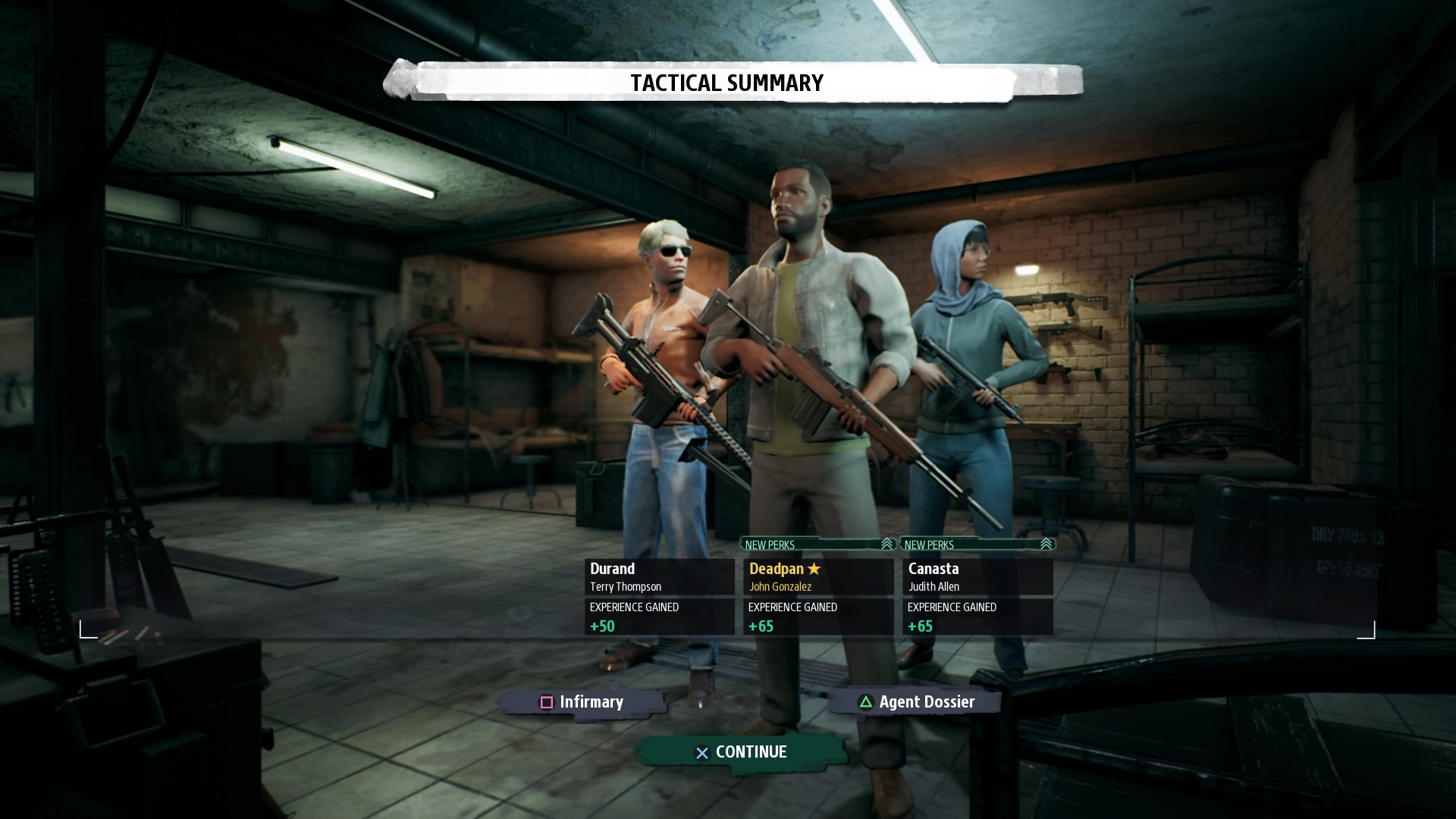Click the double-chevron on Canasta's NEW PERKS banner
1456x819 pixels.
point(1046,544)
